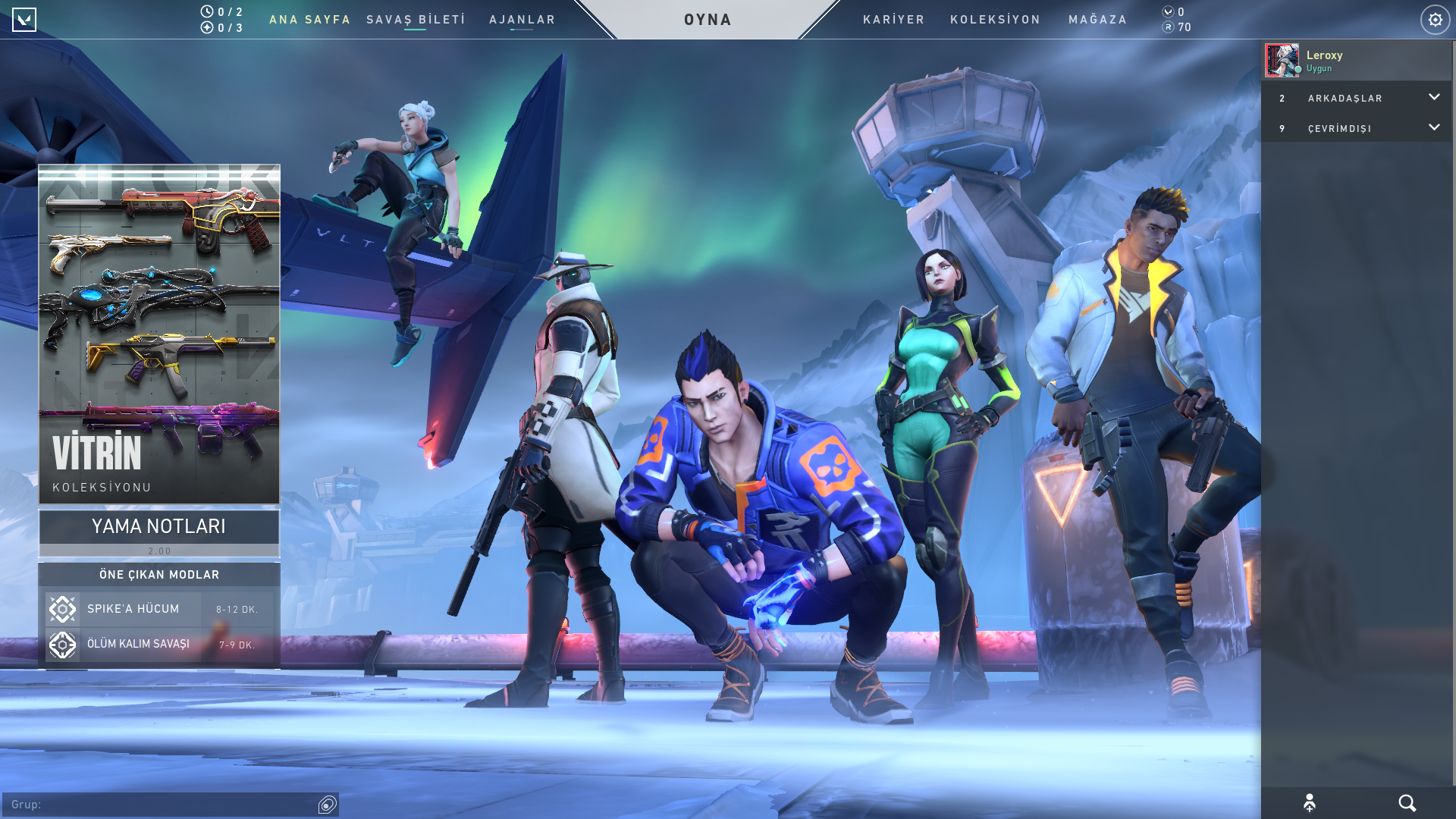Click the OYNA play button
The width and height of the screenshot is (1456, 819).
click(x=708, y=20)
